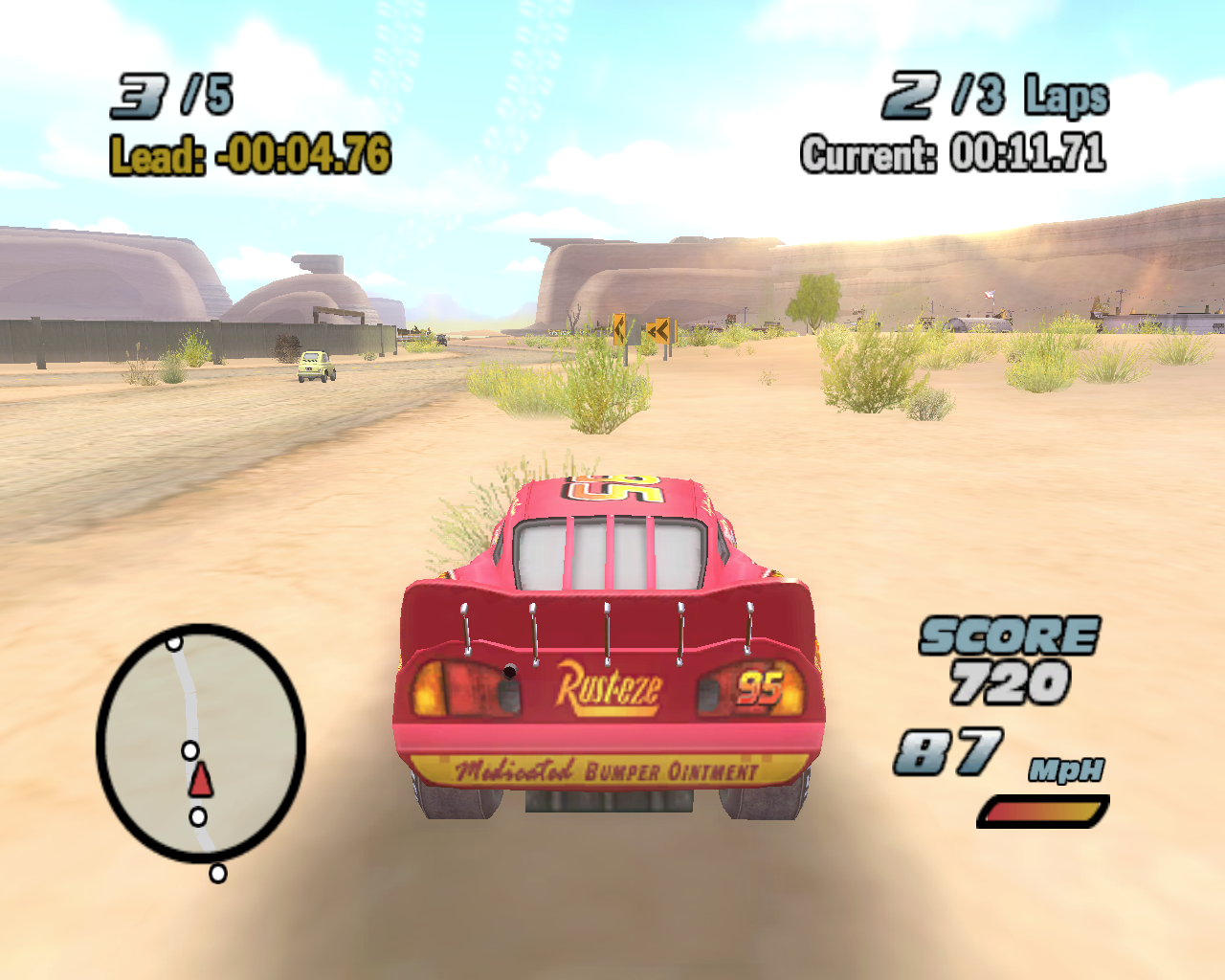Click the circular track minimap
The height and width of the screenshot is (980, 1225).
[x=200, y=743]
